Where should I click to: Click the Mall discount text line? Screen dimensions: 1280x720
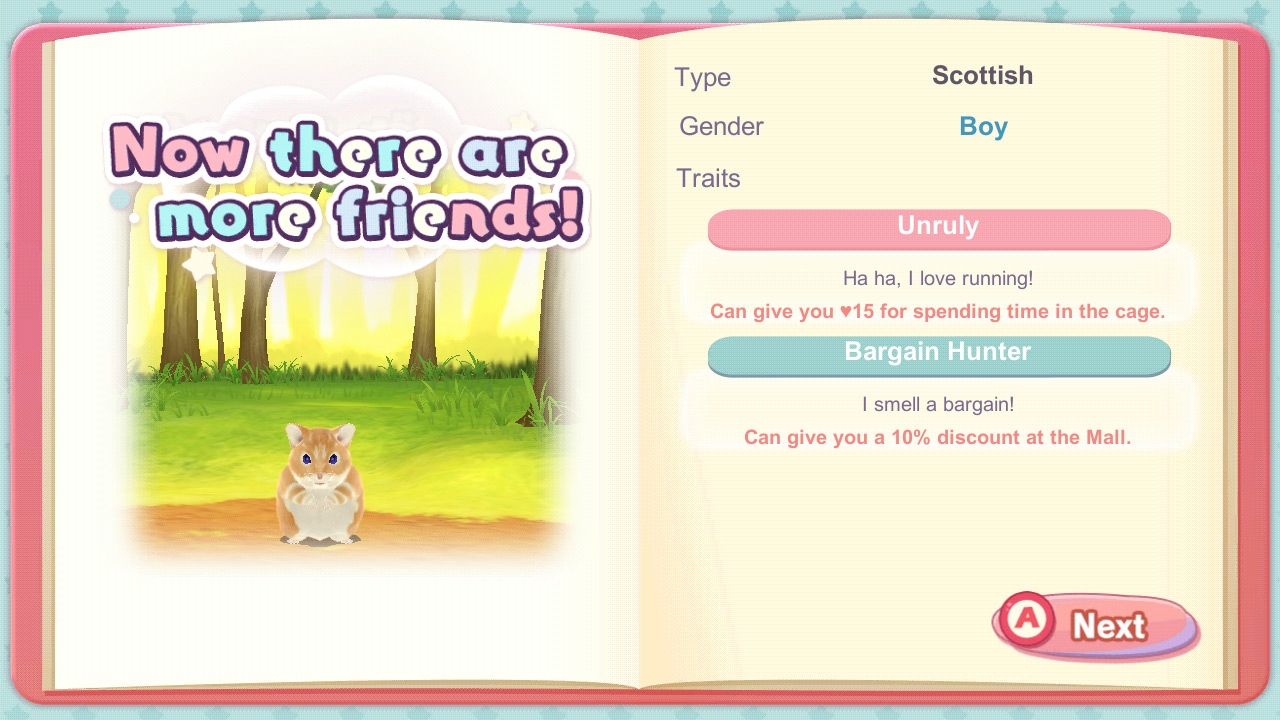pos(938,437)
